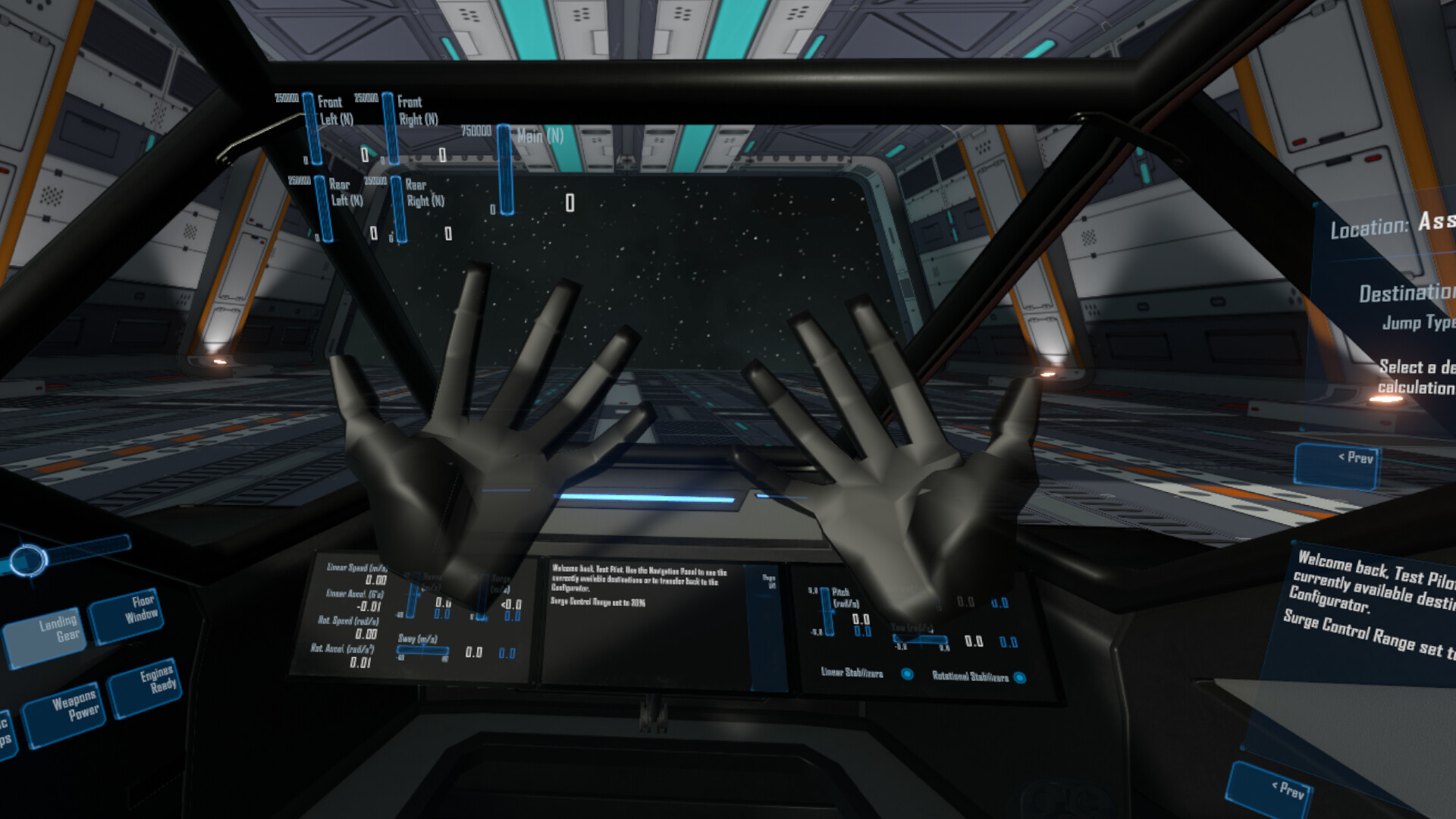
Task: Adjust the Sway (m/s) horizontal slider
Action: (x=423, y=650)
